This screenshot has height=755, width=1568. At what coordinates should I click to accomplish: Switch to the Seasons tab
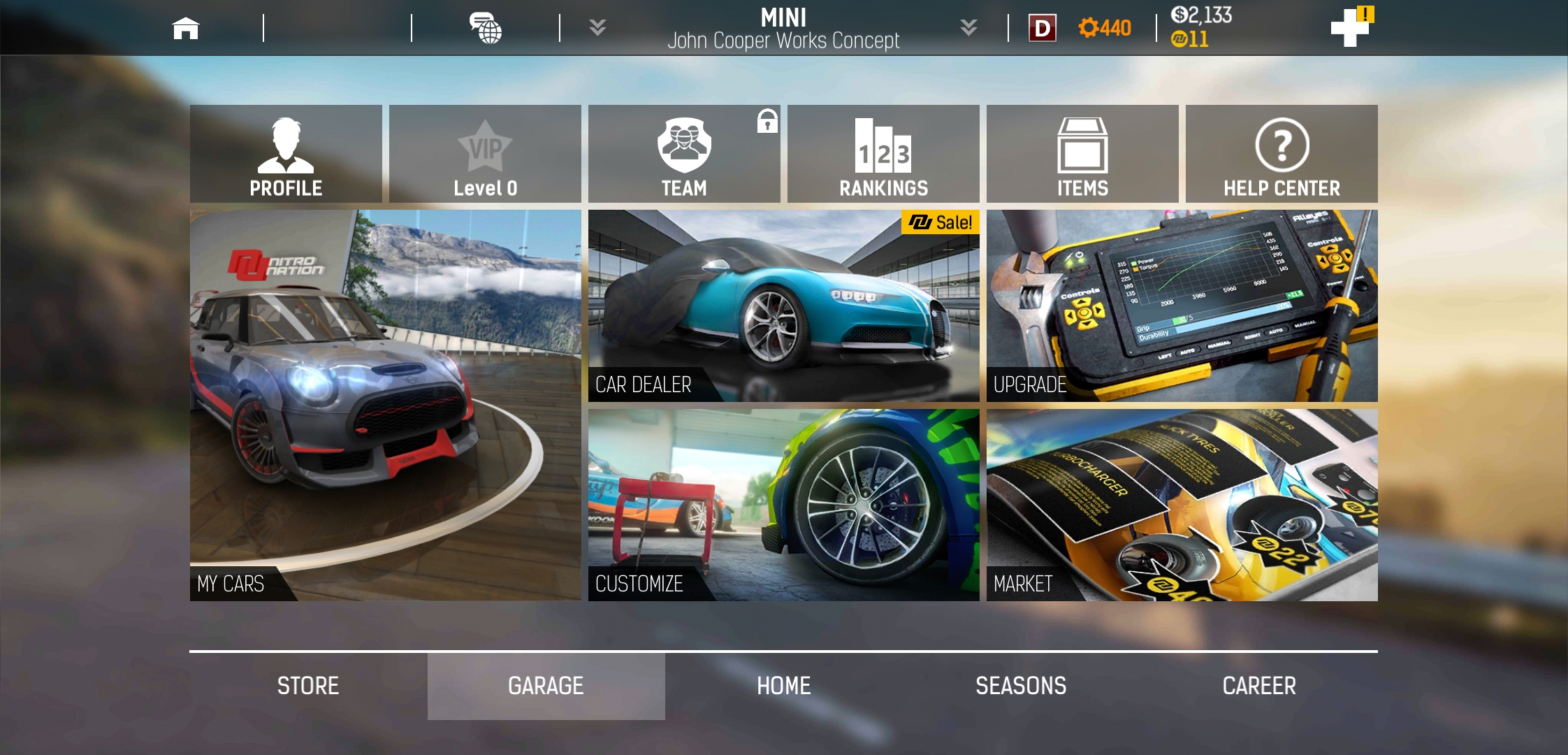coord(1021,686)
